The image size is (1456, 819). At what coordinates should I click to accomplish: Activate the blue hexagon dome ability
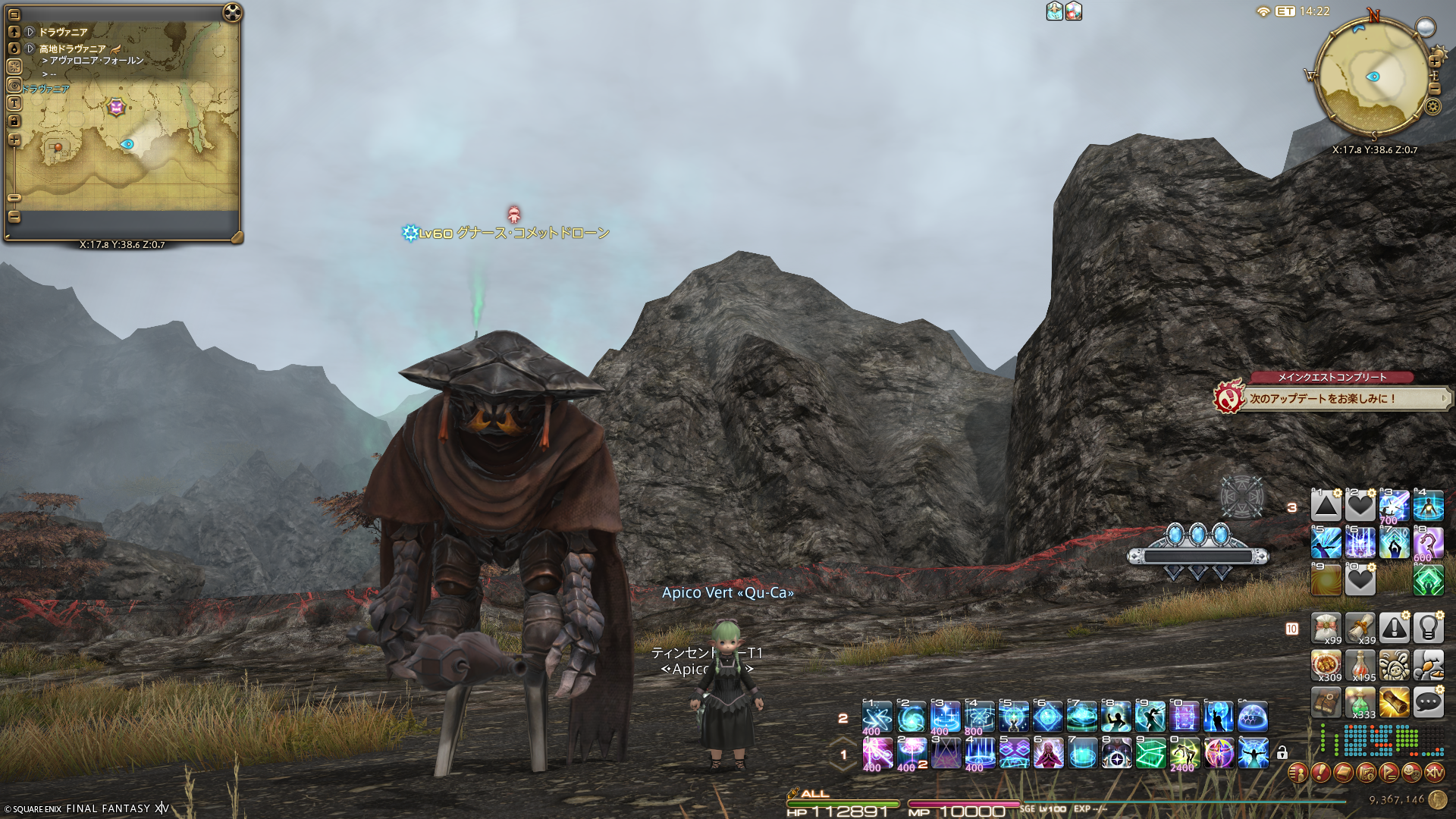(x=1253, y=717)
